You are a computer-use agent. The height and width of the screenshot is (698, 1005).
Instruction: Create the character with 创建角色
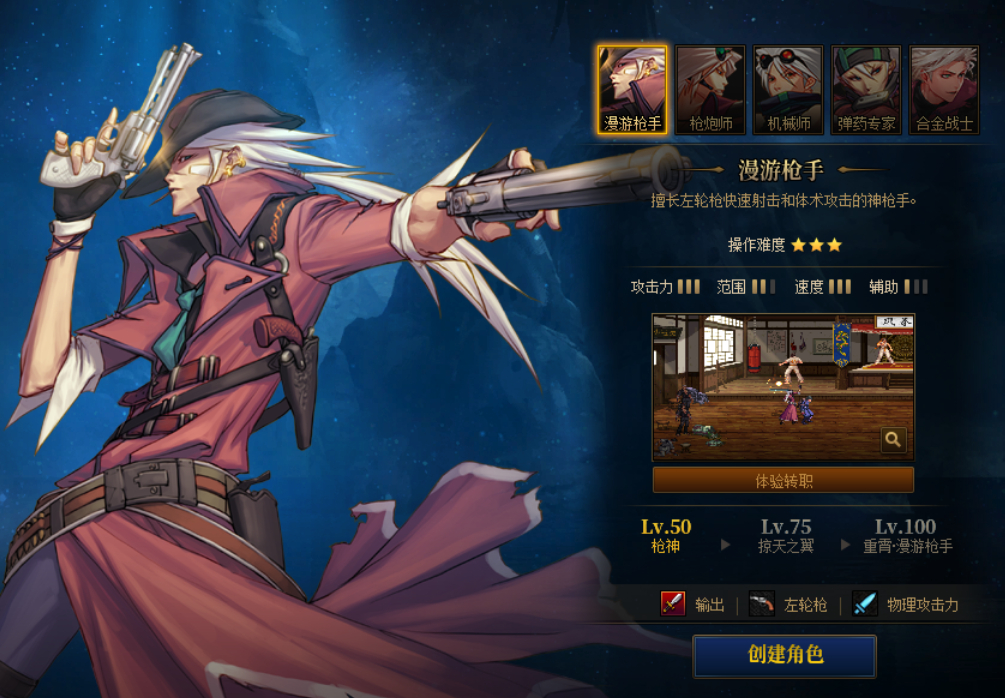tap(785, 656)
